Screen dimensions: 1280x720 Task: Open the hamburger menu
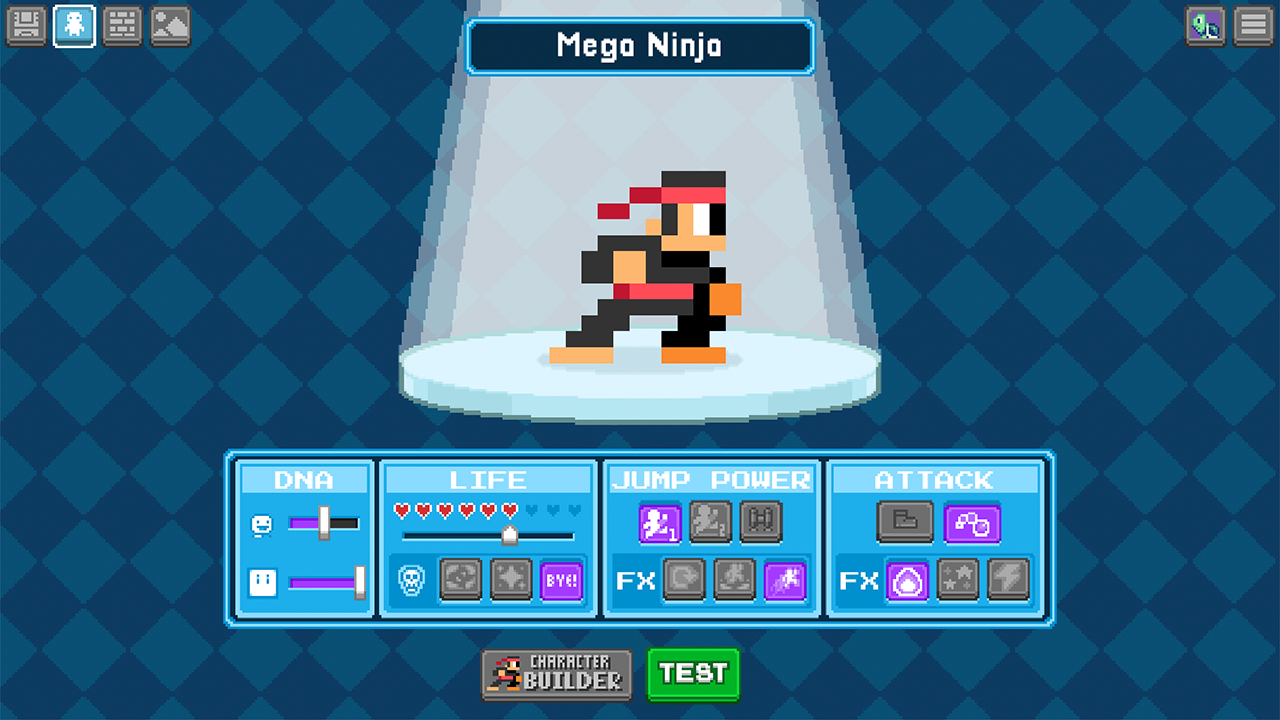click(1252, 26)
